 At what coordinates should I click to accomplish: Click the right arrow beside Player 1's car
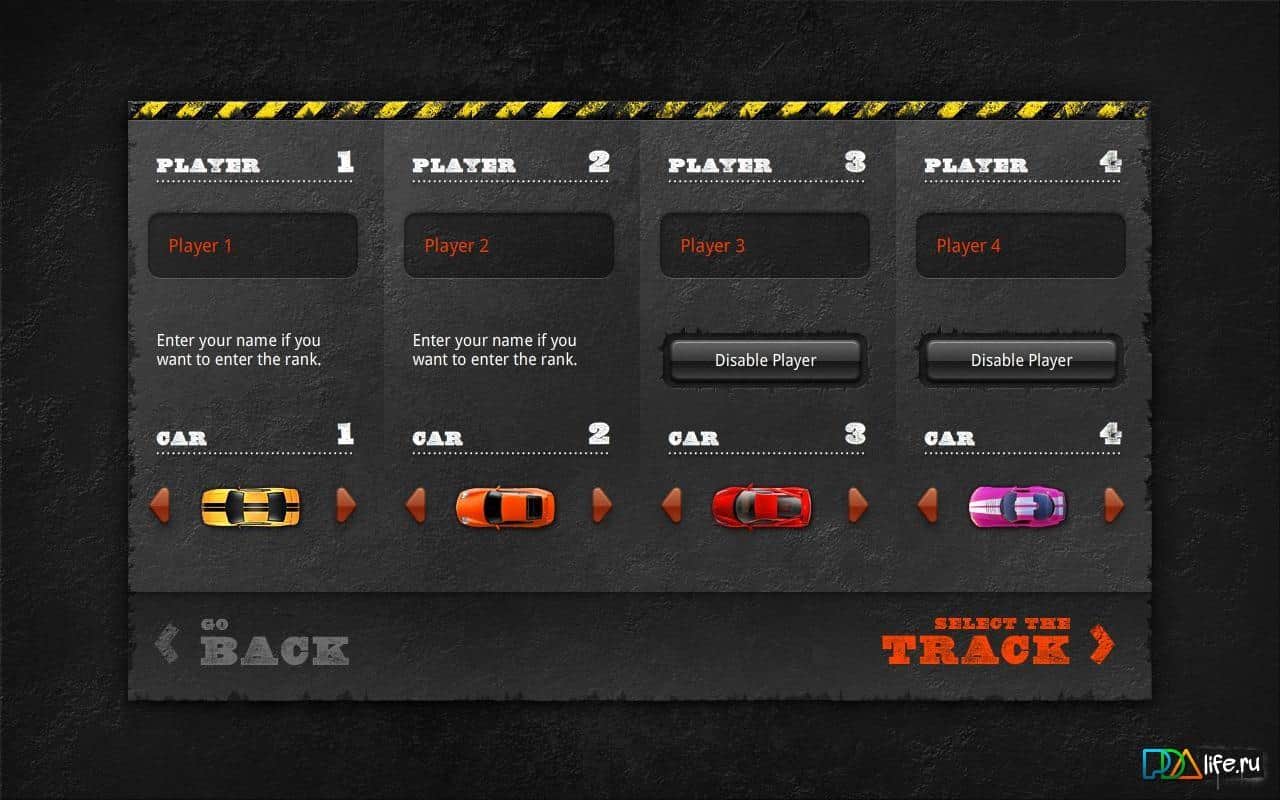346,507
